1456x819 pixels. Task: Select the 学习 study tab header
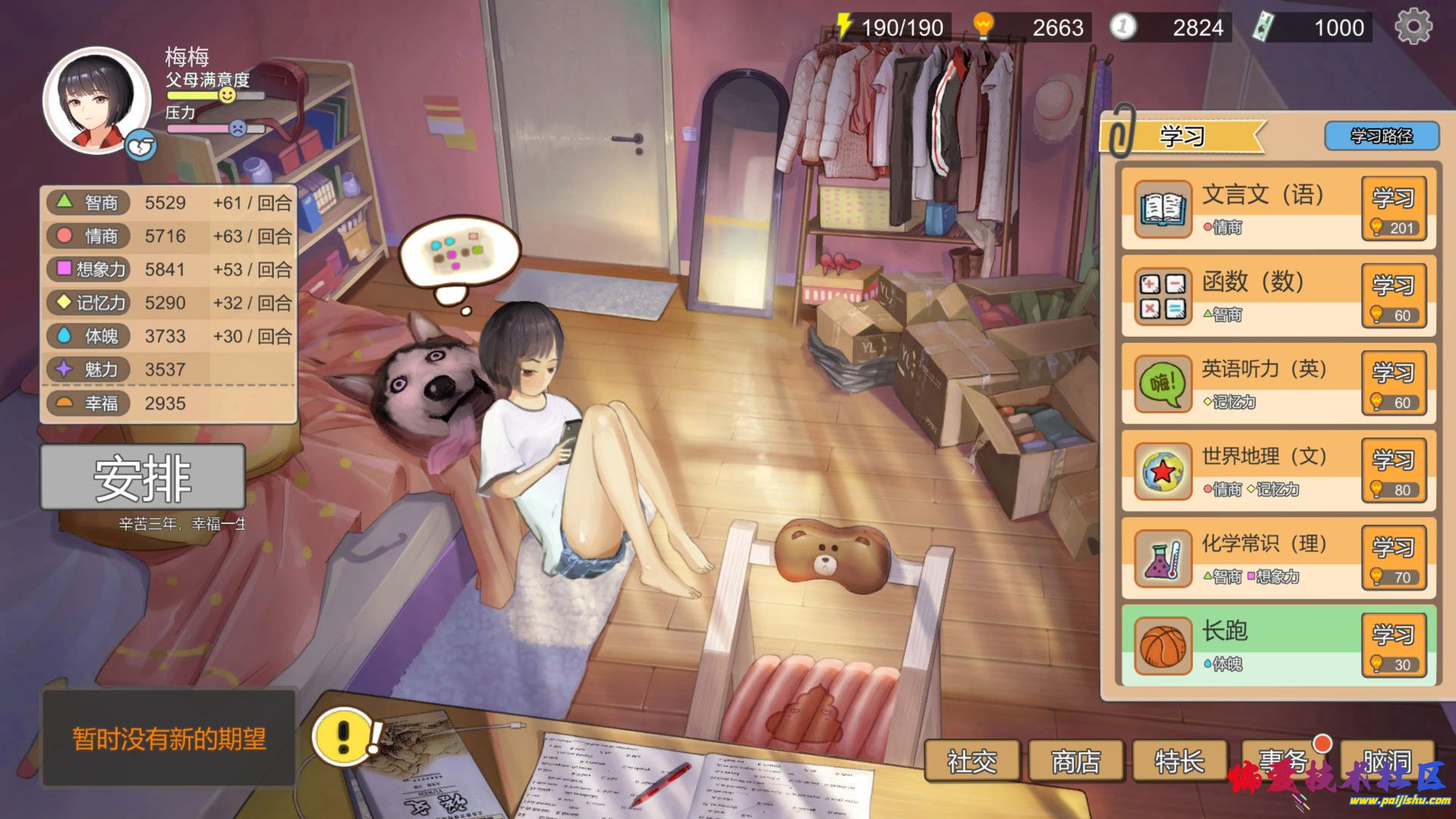(x=1181, y=136)
